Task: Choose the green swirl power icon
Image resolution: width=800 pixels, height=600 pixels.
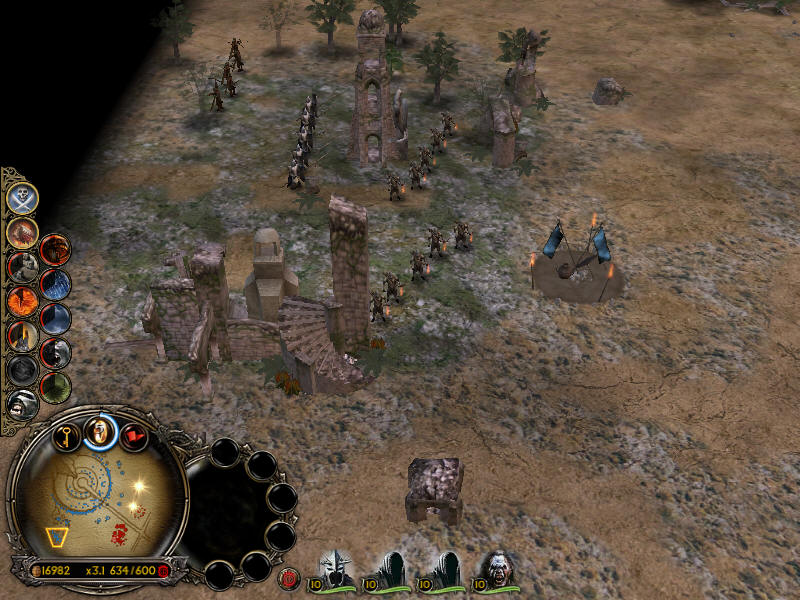Action: (x=55, y=386)
